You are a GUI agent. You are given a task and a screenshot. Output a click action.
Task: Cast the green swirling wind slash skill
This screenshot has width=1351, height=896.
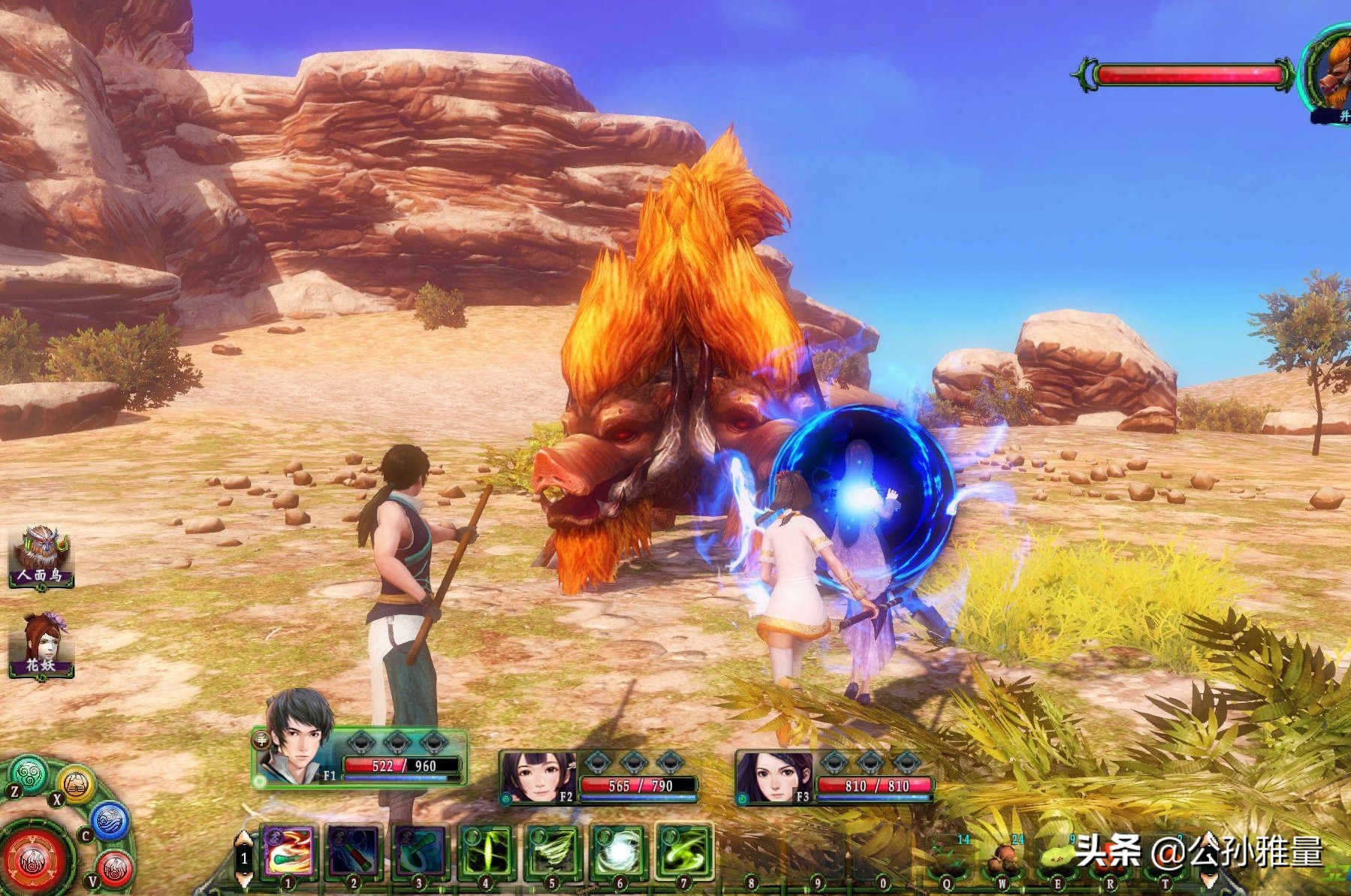[683, 852]
